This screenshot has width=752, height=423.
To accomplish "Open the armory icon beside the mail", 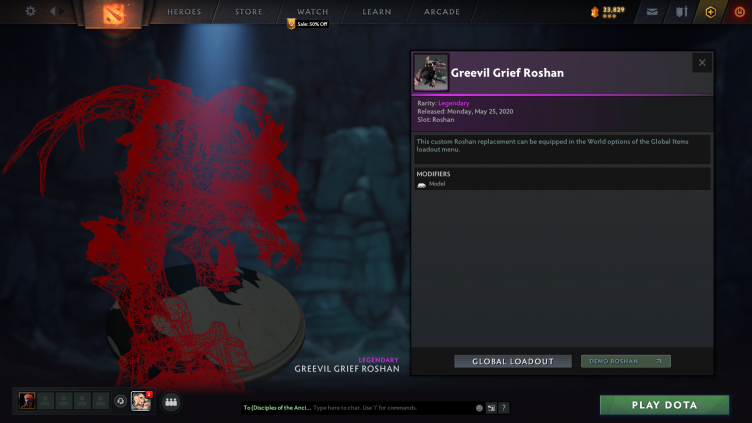I will (x=681, y=12).
